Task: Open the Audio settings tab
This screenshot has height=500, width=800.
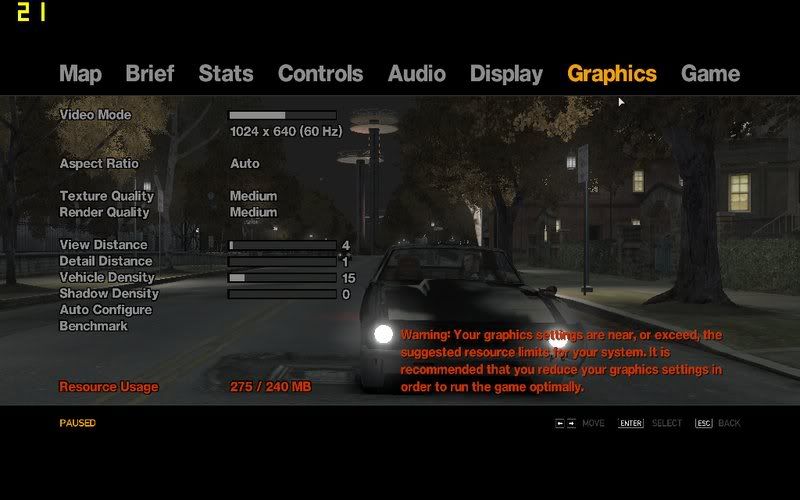Action: pos(417,74)
